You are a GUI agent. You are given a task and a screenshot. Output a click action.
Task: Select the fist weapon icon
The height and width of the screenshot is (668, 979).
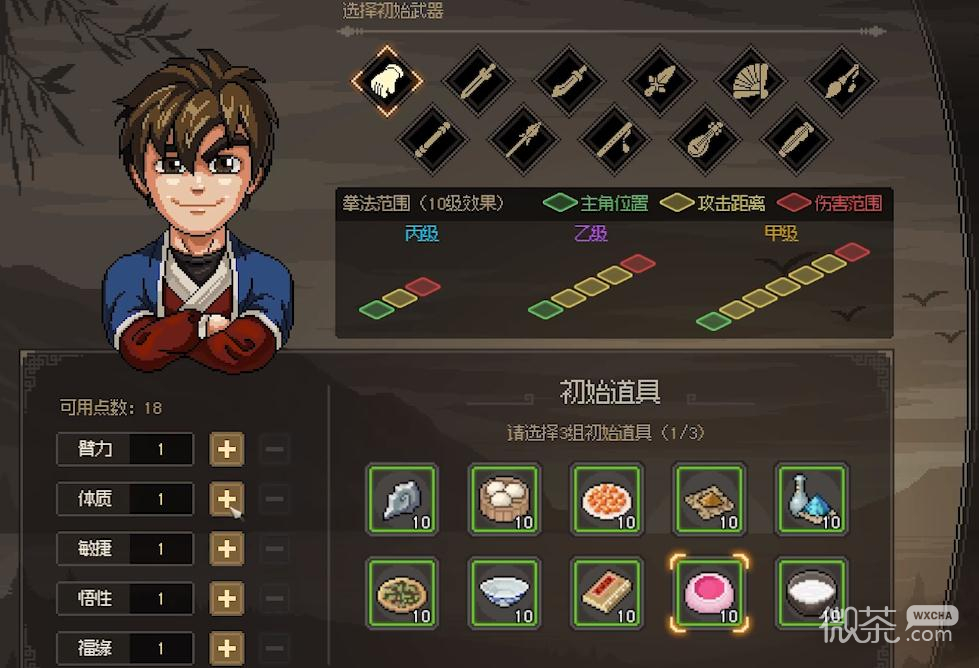pos(387,80)
